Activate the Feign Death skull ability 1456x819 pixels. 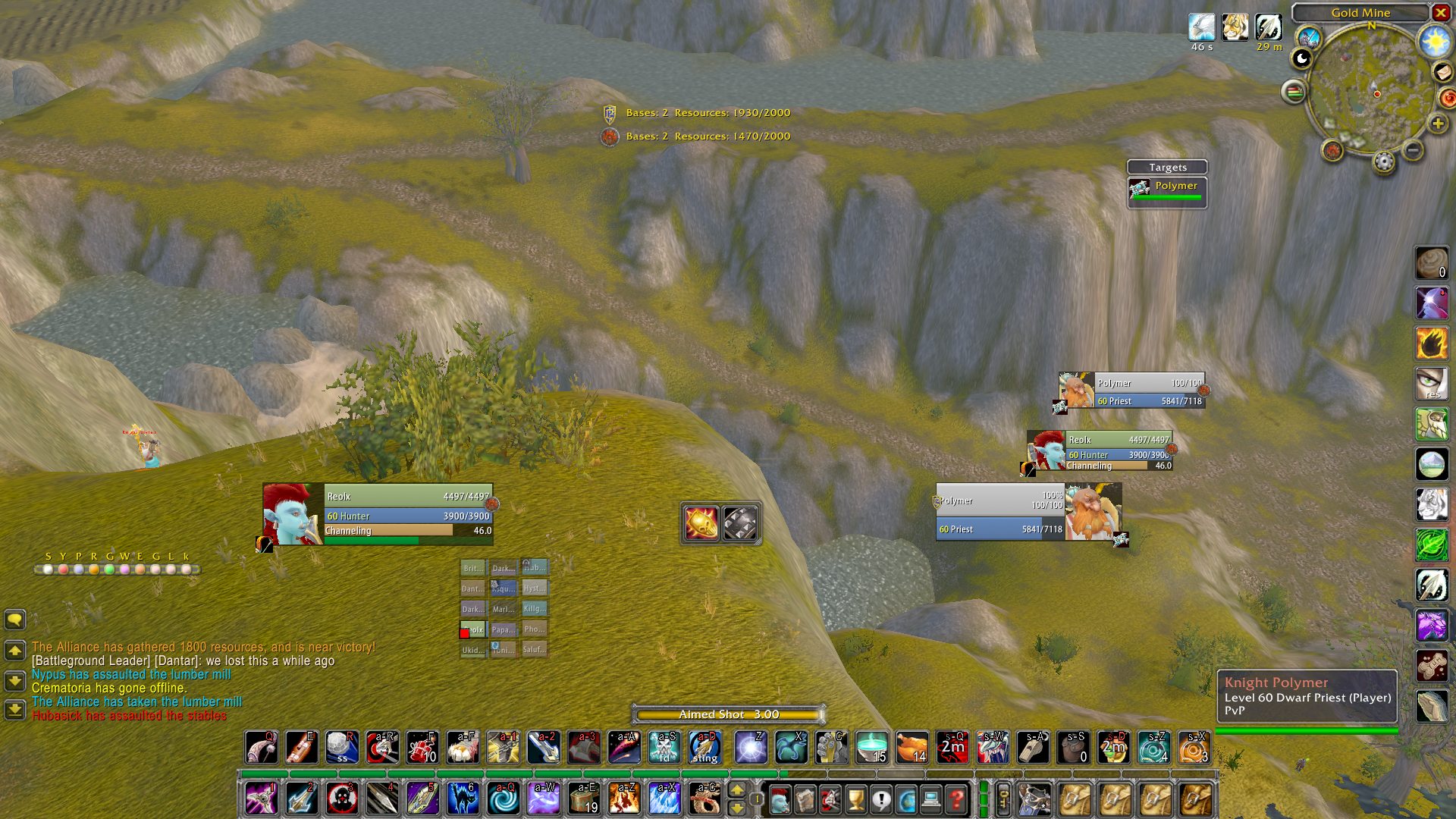pyautogui.click(x=664, y=747)
